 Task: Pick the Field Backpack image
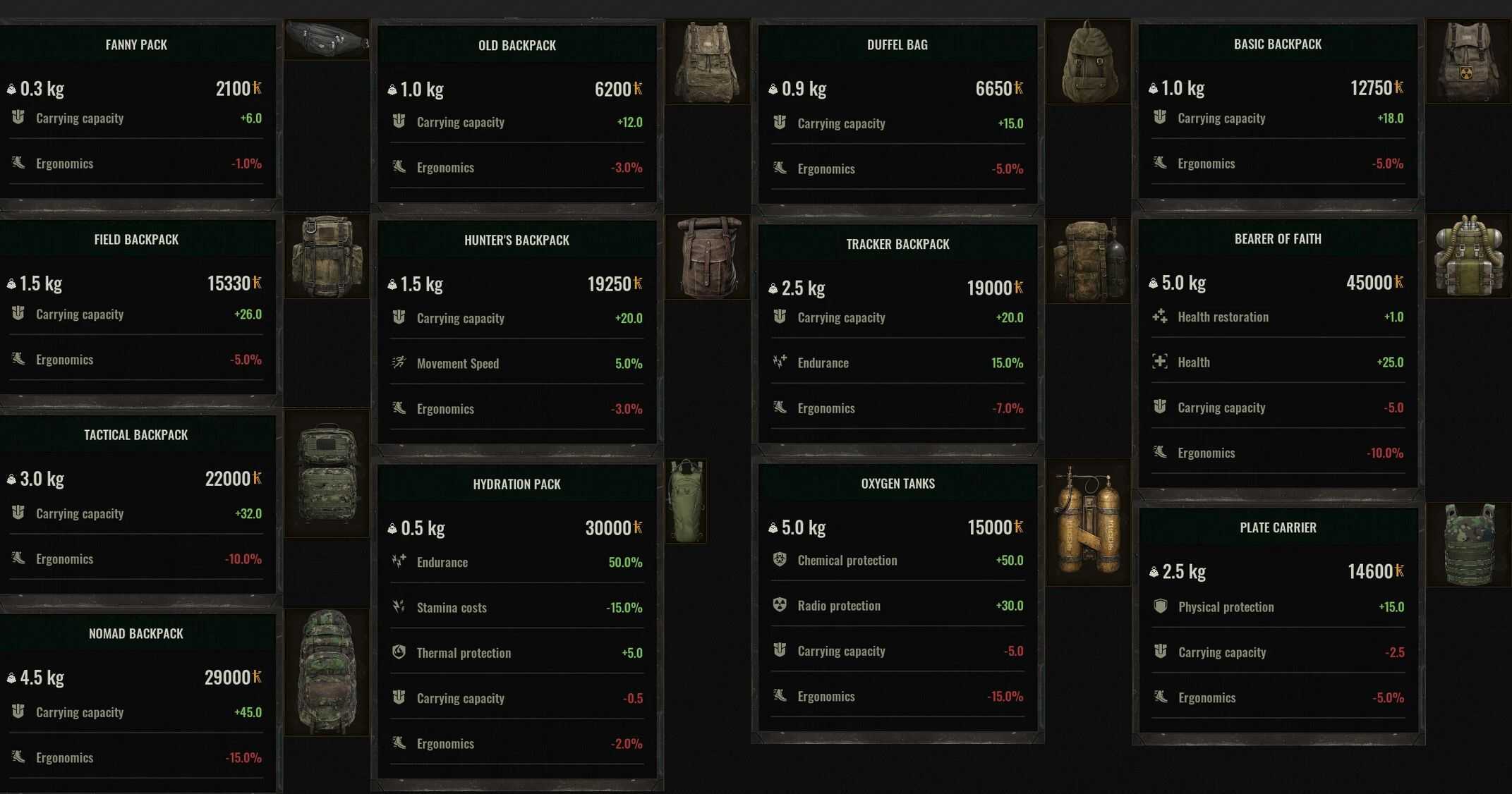pos(326,257)
